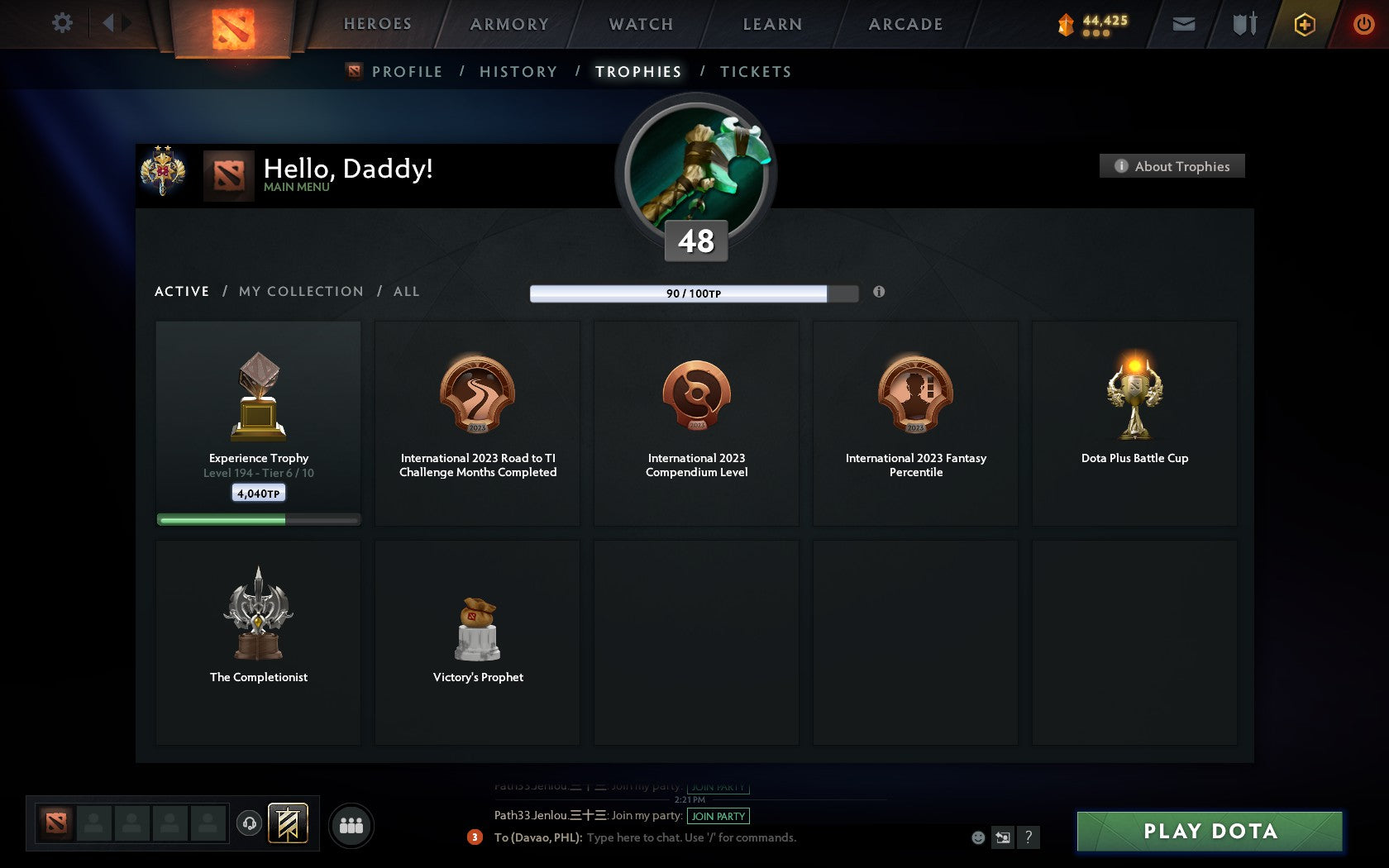The height and width of the screenshot is (868, 1389).
Task: Expand the chat channel indicator showing 3
Action: [x=474, y=837]
